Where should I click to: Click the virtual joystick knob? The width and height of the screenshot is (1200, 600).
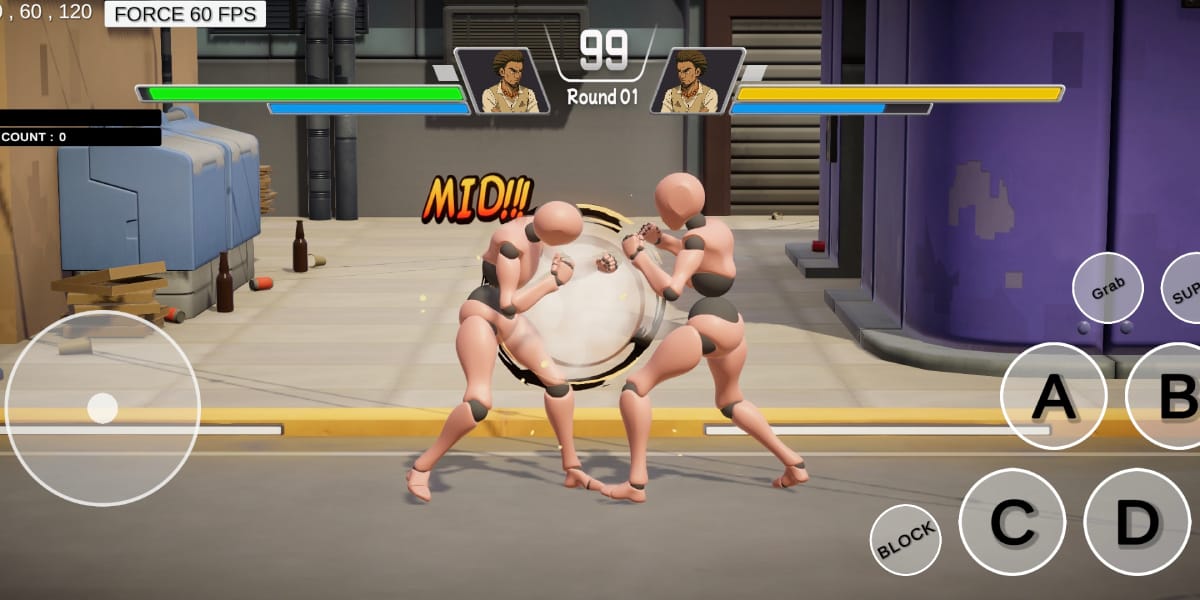coord(102,408)
